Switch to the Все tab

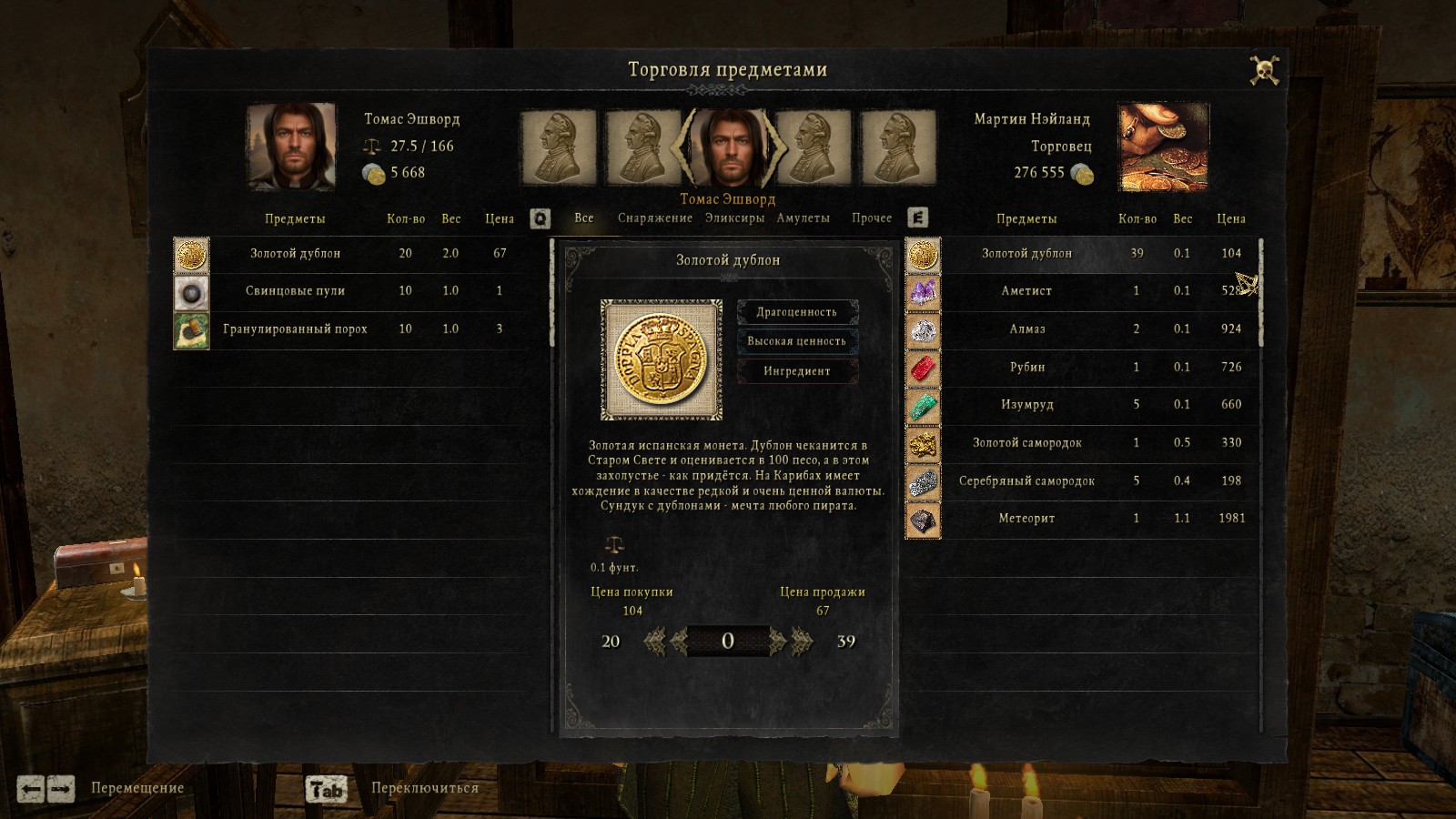point(583,218)
